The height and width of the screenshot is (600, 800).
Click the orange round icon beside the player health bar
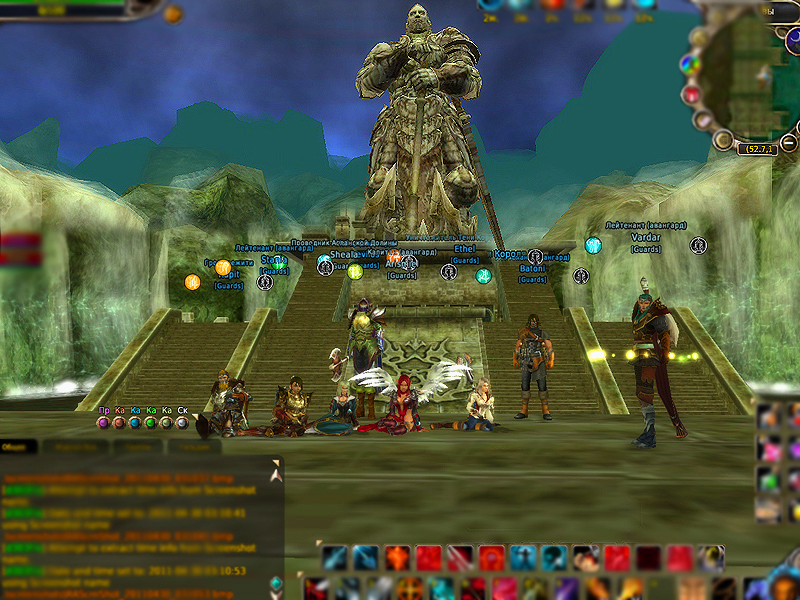tap(173, 14)
